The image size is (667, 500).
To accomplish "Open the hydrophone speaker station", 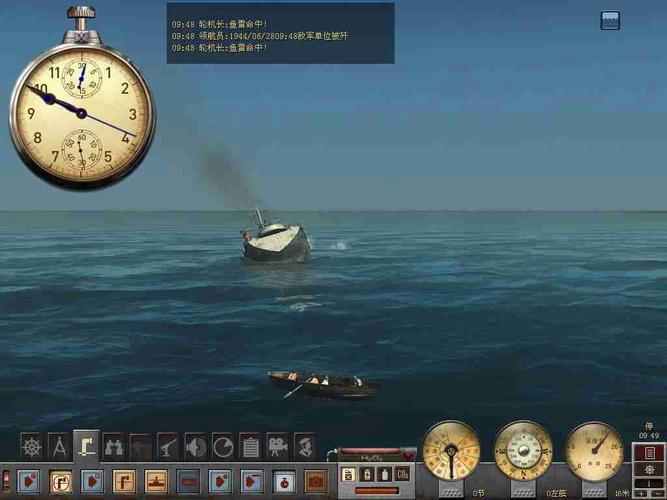I will (x=196, y=446).
